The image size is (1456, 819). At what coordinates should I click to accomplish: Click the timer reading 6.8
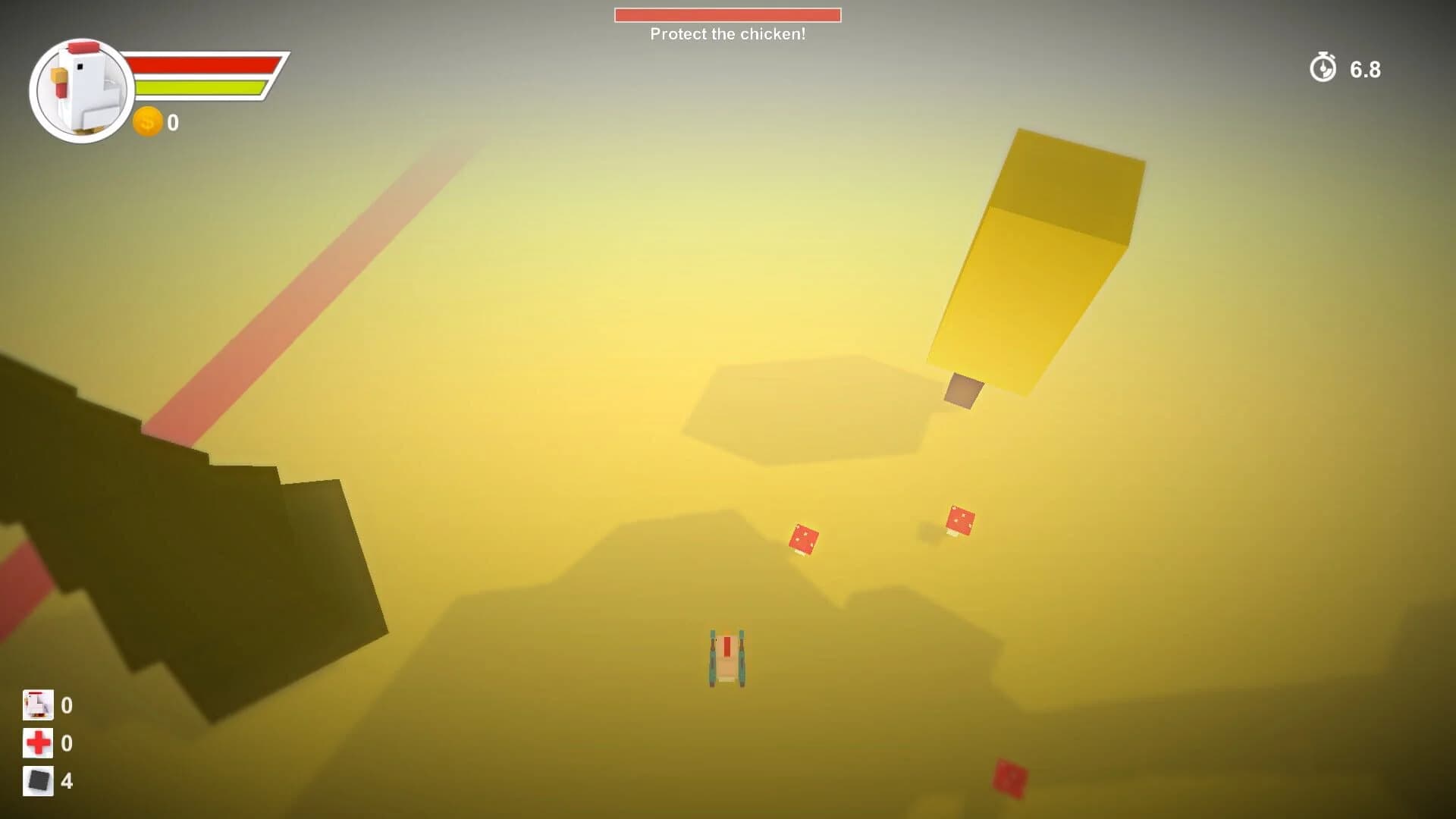click(1364, 70)
